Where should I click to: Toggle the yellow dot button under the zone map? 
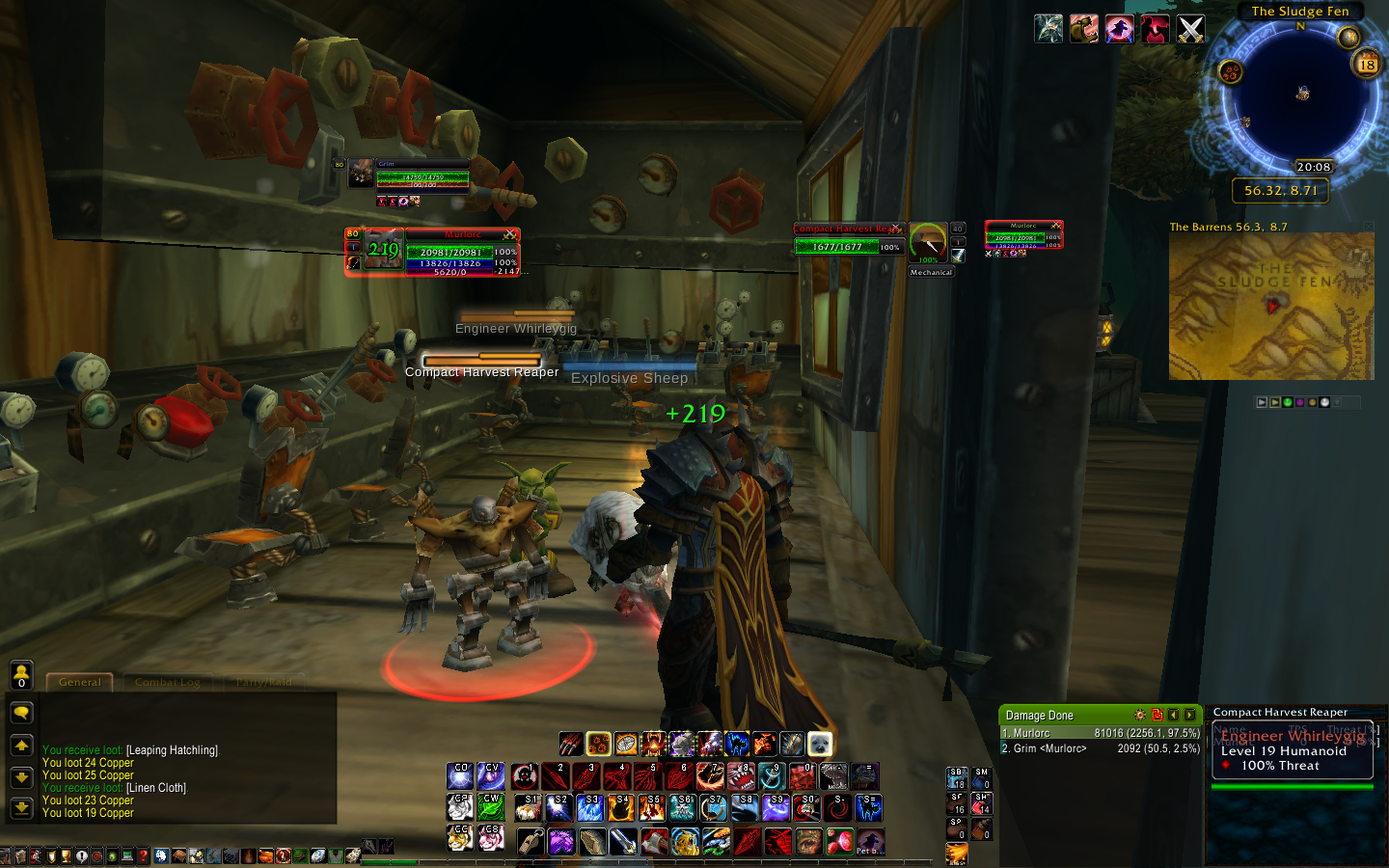point(1312,402)
